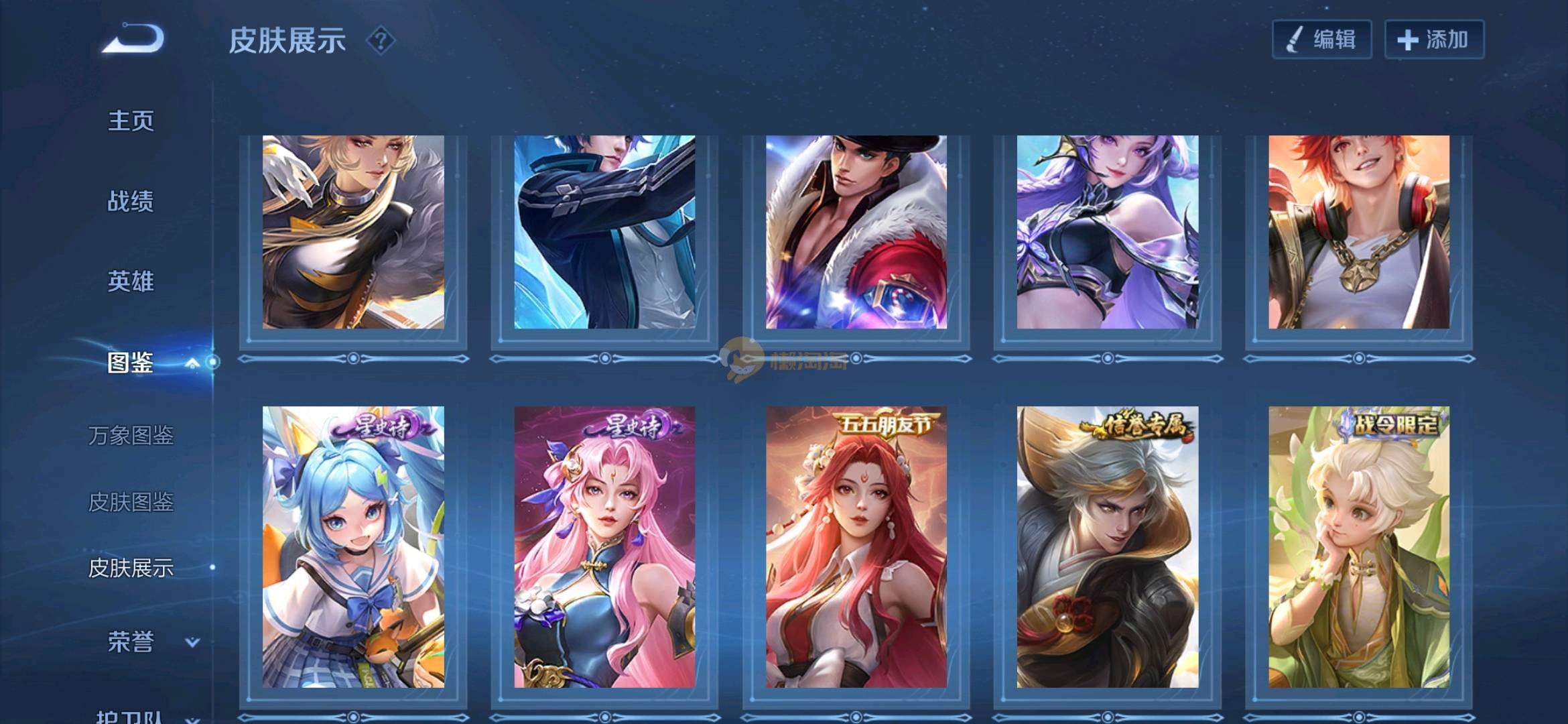Viewport: 1568px width, 724px height.
Task: Add a skin with the 添加 button
Action: coord(1434,40)
